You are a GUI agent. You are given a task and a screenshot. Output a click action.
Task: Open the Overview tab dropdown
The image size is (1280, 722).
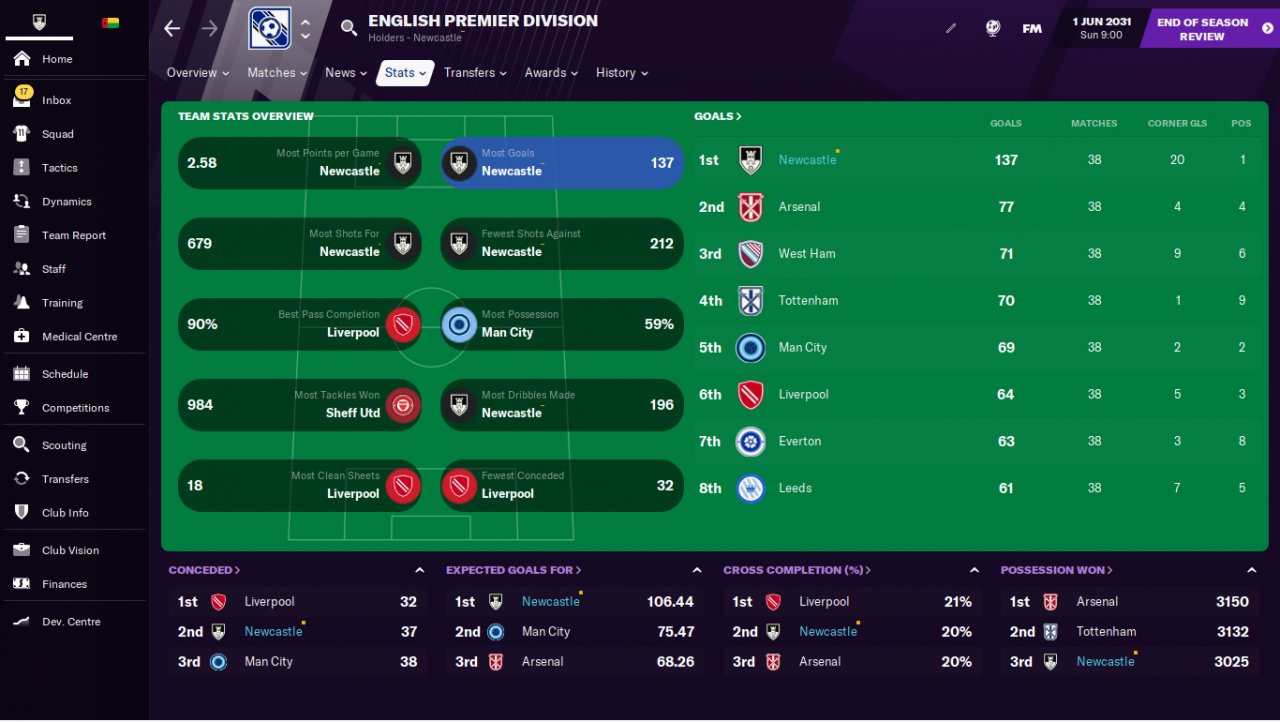click(x=197, y=73)
